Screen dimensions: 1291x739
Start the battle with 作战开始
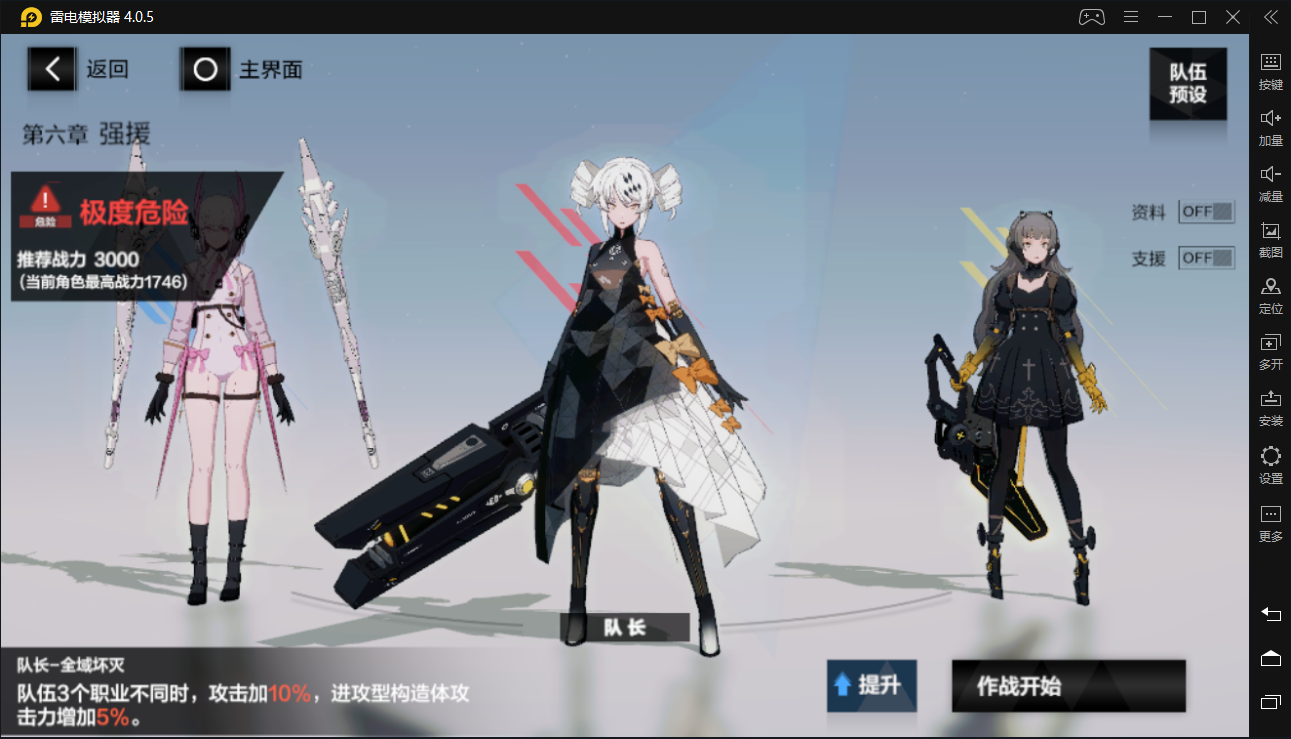coord(1067,686)
